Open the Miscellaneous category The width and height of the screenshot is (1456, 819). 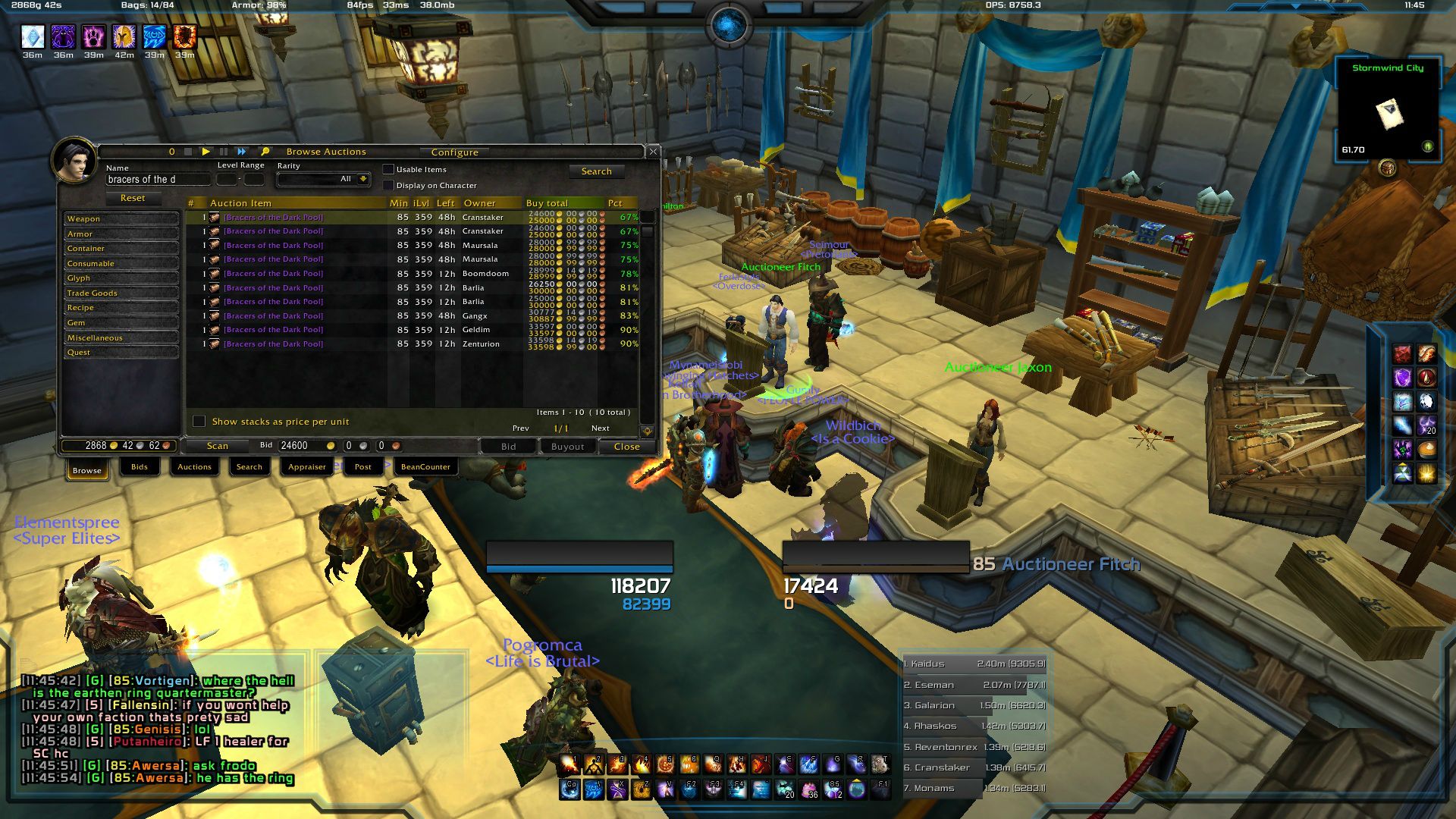[121, 338]
